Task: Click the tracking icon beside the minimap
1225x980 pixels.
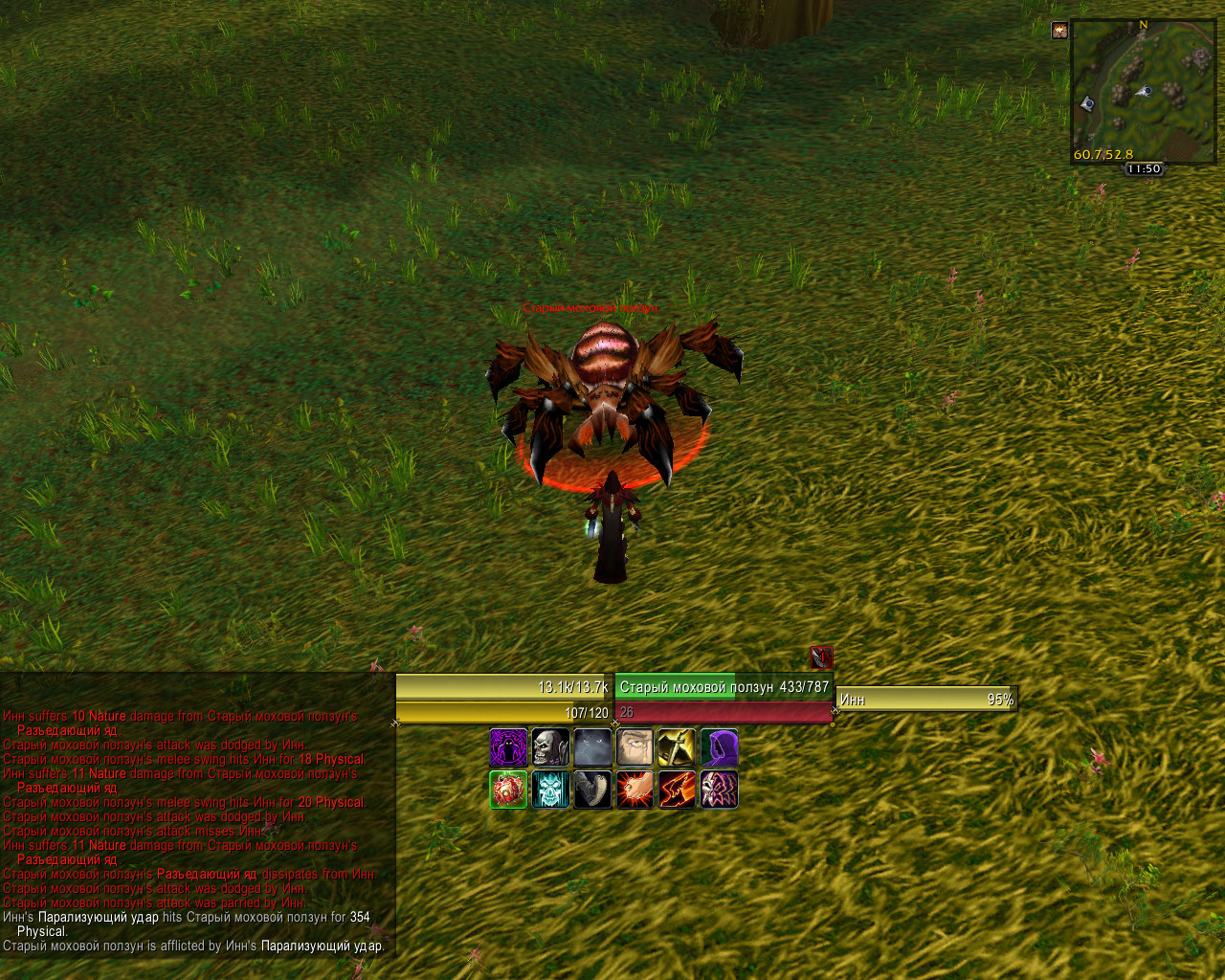Action: click(x=1059, y=31)
